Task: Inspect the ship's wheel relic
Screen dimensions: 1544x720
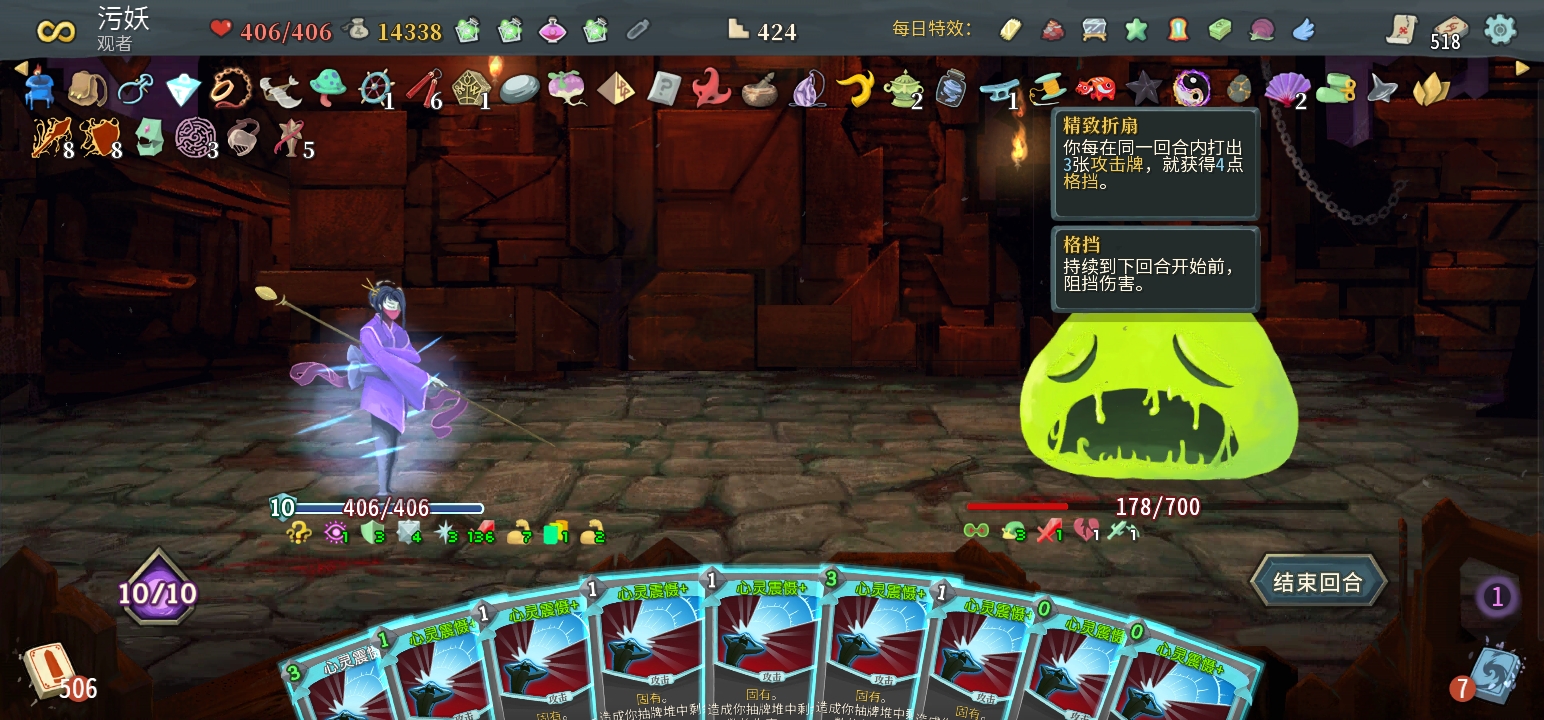Action: point(376,89)
